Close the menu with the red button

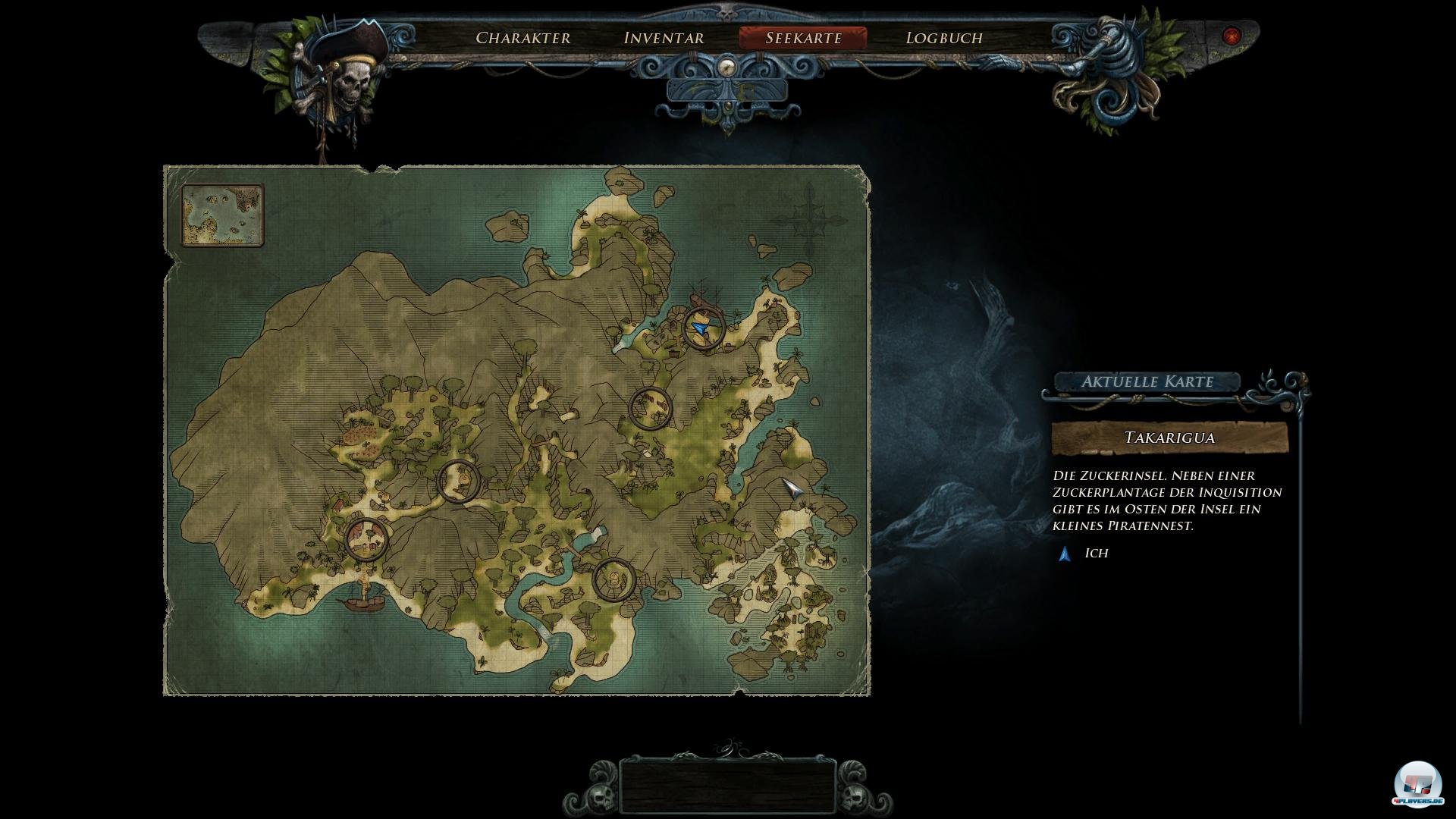click(1232, 36)
